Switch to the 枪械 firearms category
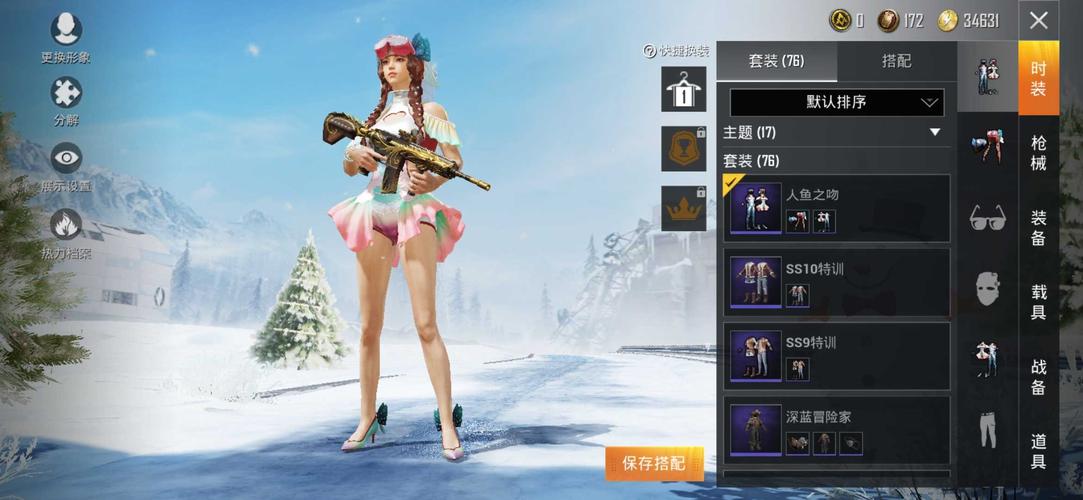This screenshot has height=500, width=1083. (1039, 152)
